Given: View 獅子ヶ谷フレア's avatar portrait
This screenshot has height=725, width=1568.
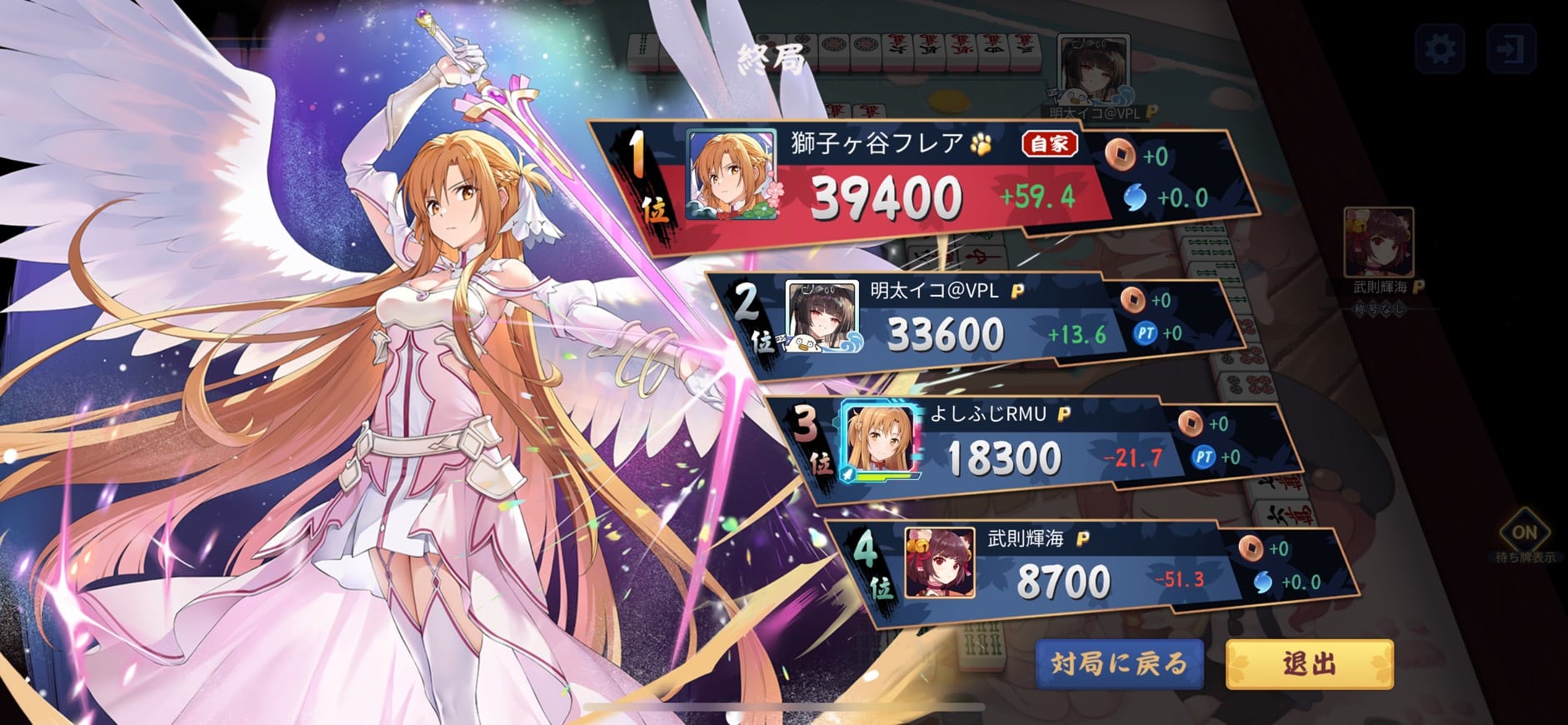Looking at the screenshot, I should click(731, 176).
